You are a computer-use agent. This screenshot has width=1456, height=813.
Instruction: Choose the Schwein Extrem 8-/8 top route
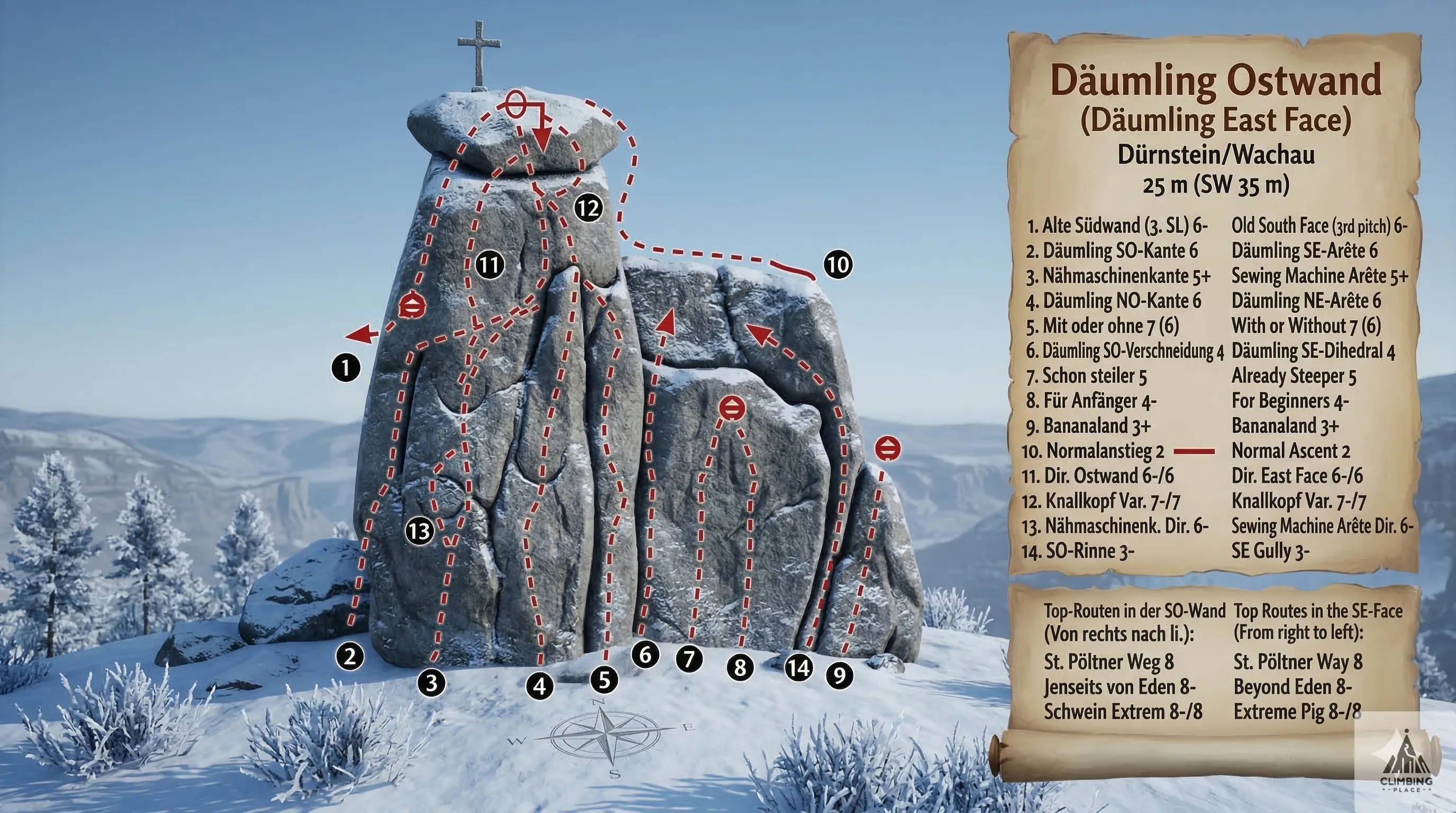(1123, 711)
